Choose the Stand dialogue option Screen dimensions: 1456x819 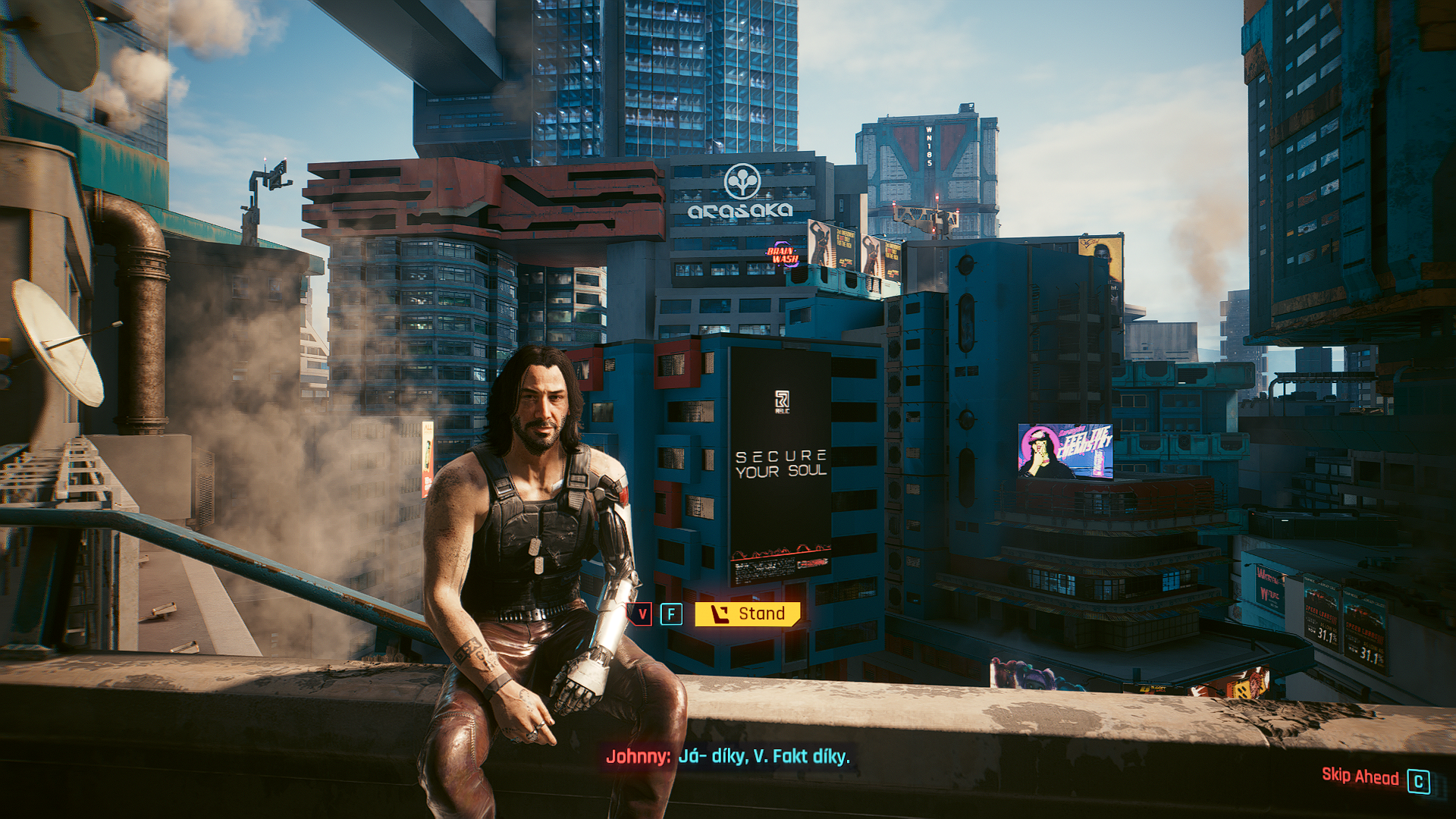tap(748, 613)
